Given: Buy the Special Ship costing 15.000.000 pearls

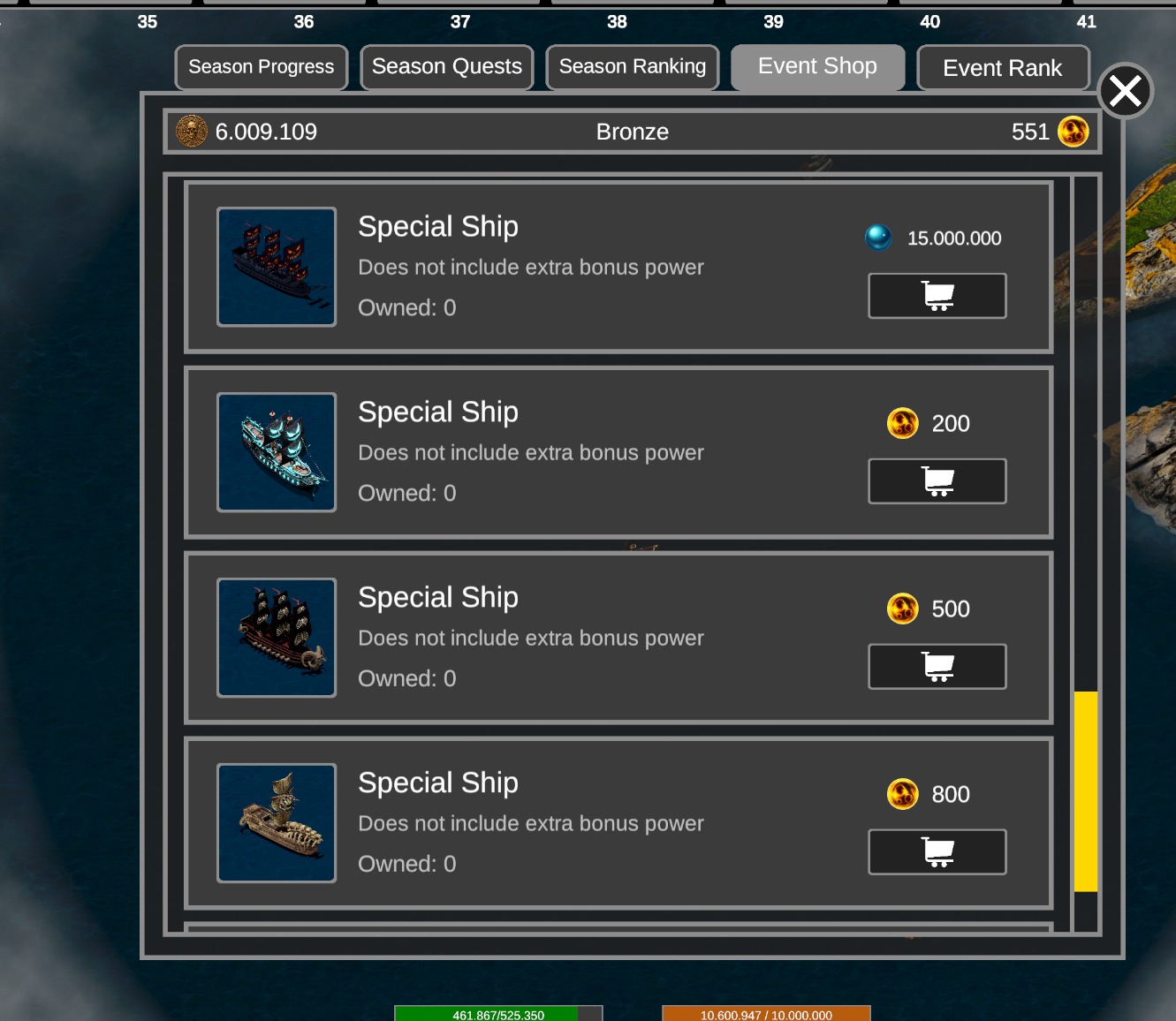Looking at the screenshot, I should pos(937,296).
